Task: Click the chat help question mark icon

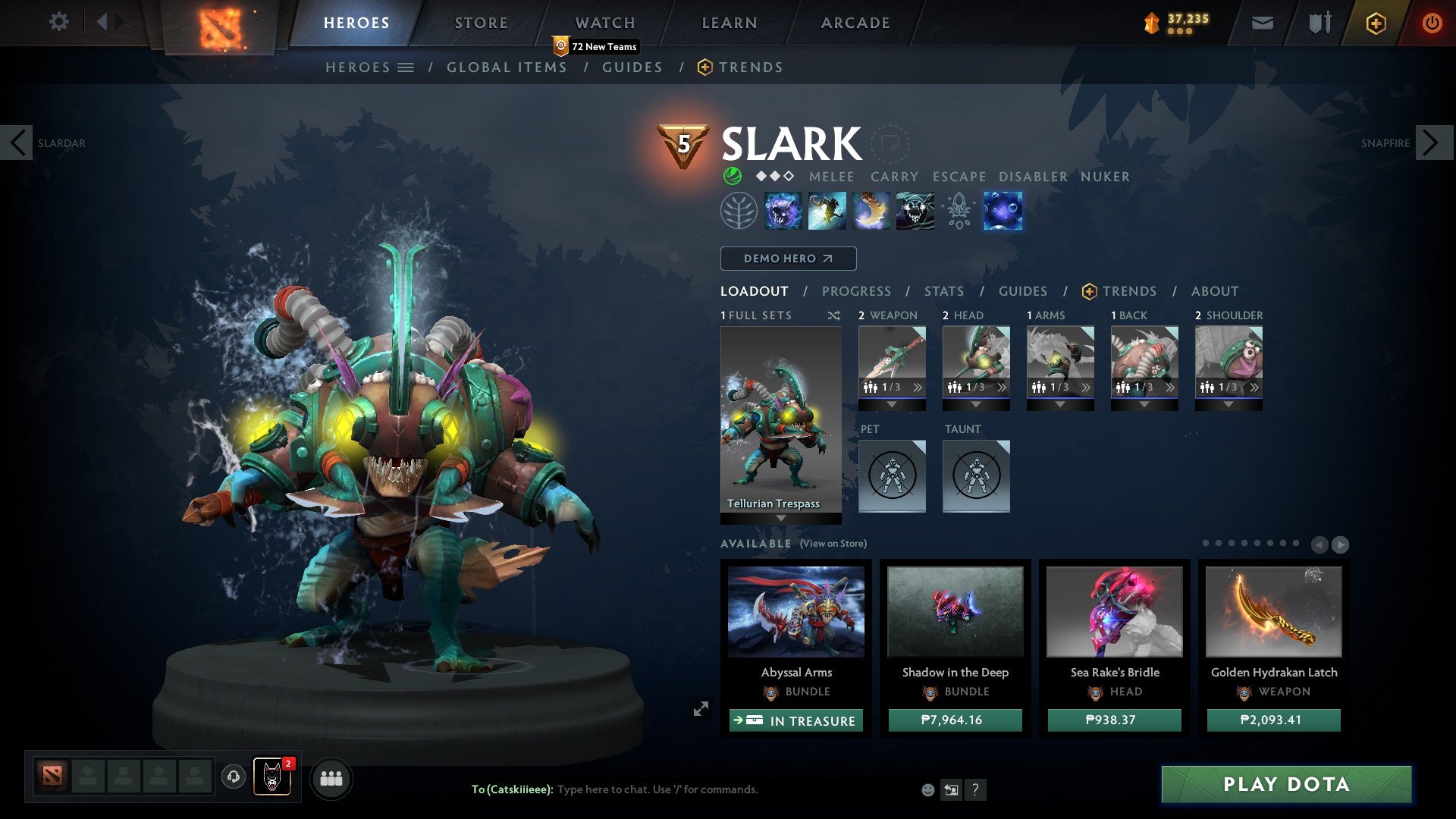Action: pos(975,789)
